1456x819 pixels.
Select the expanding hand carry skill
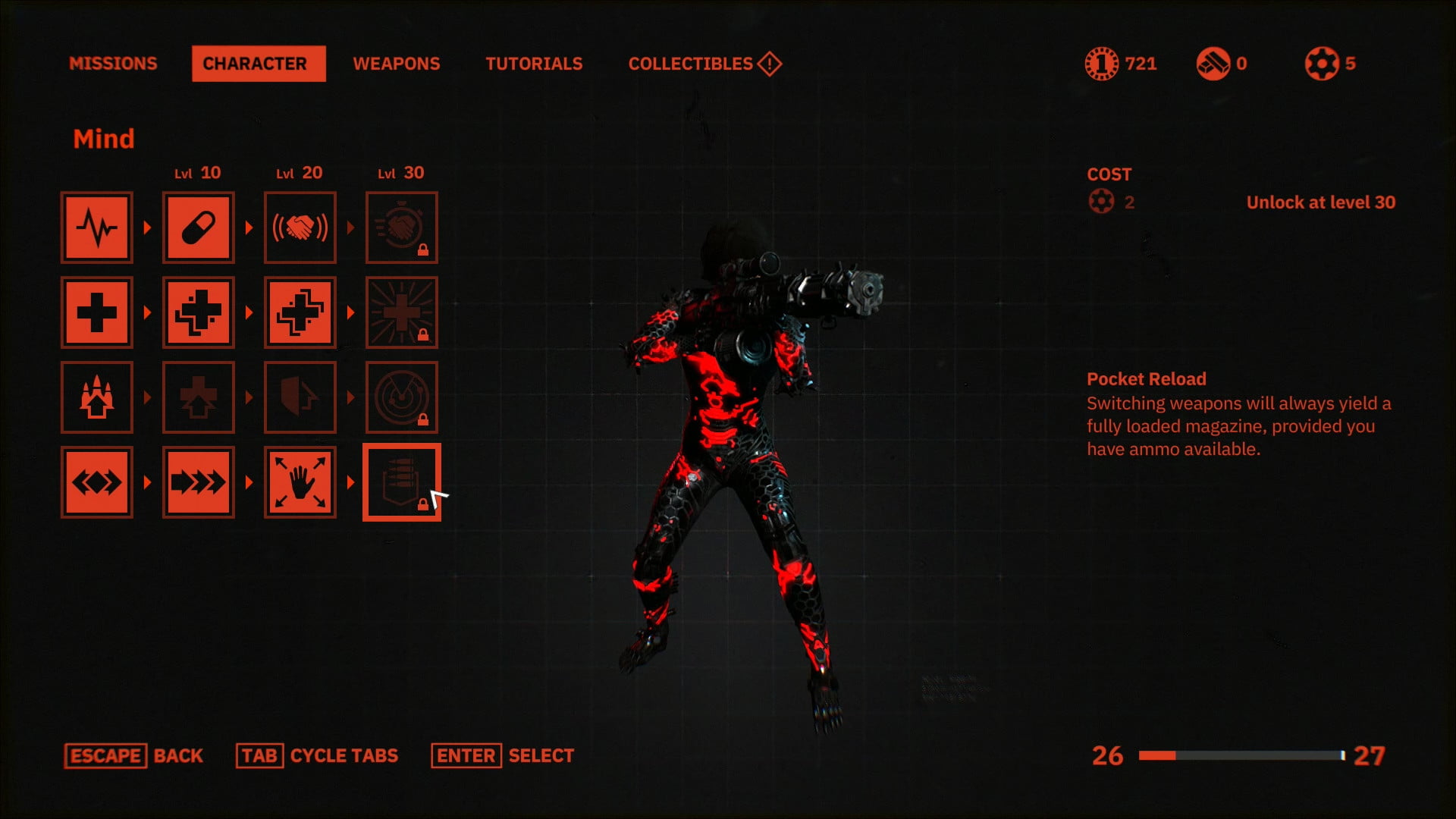pyautogui.click(x=300, y=482)
